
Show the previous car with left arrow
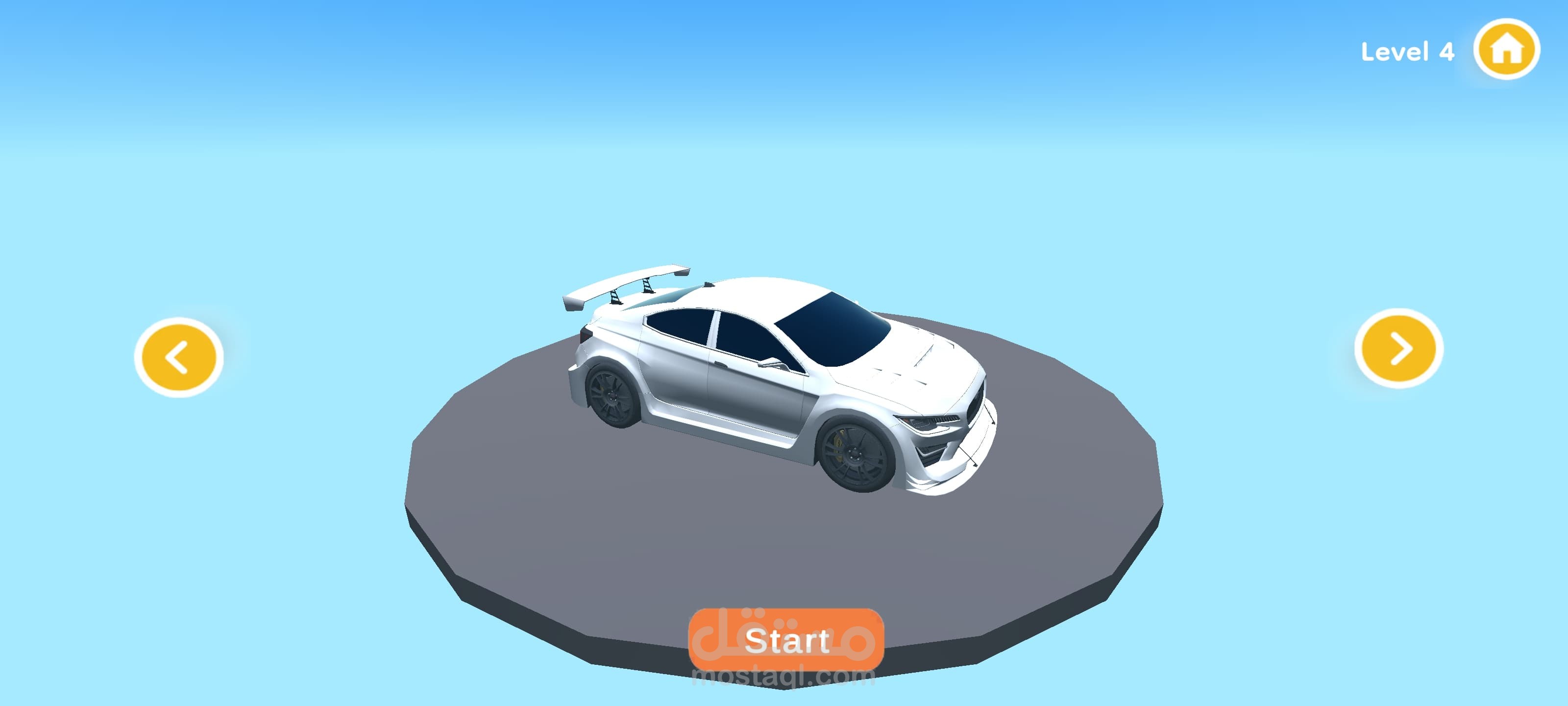point(178,357)
